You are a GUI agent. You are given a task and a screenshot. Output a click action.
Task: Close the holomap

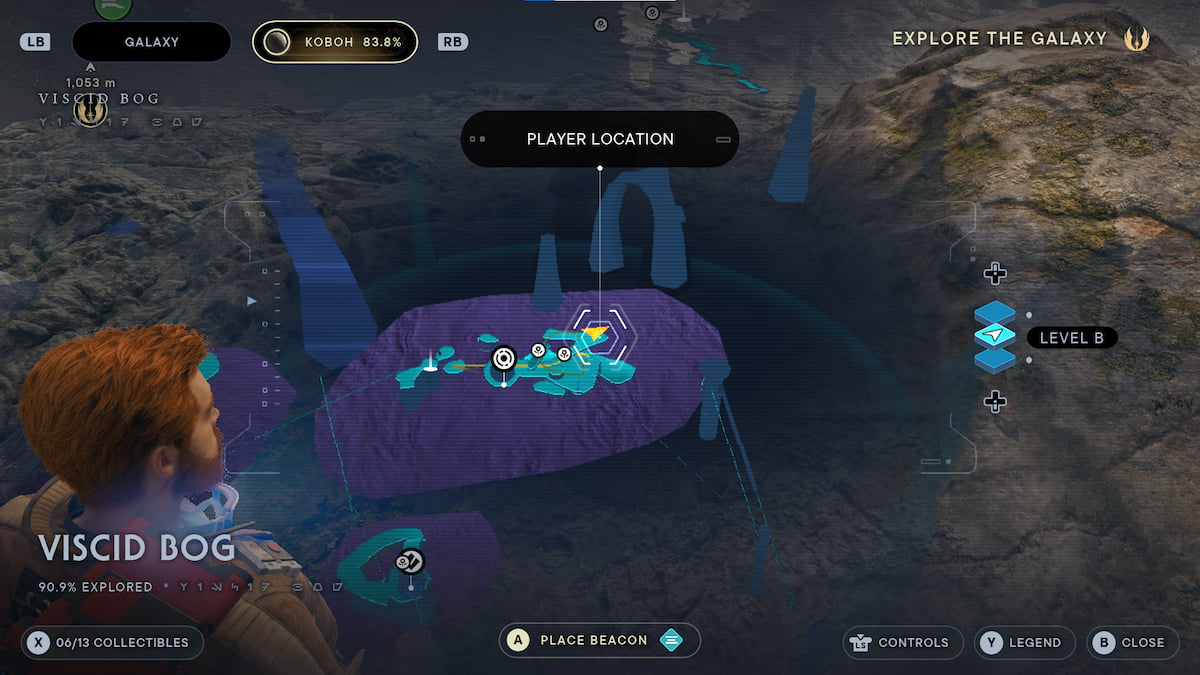(1132, 642)
